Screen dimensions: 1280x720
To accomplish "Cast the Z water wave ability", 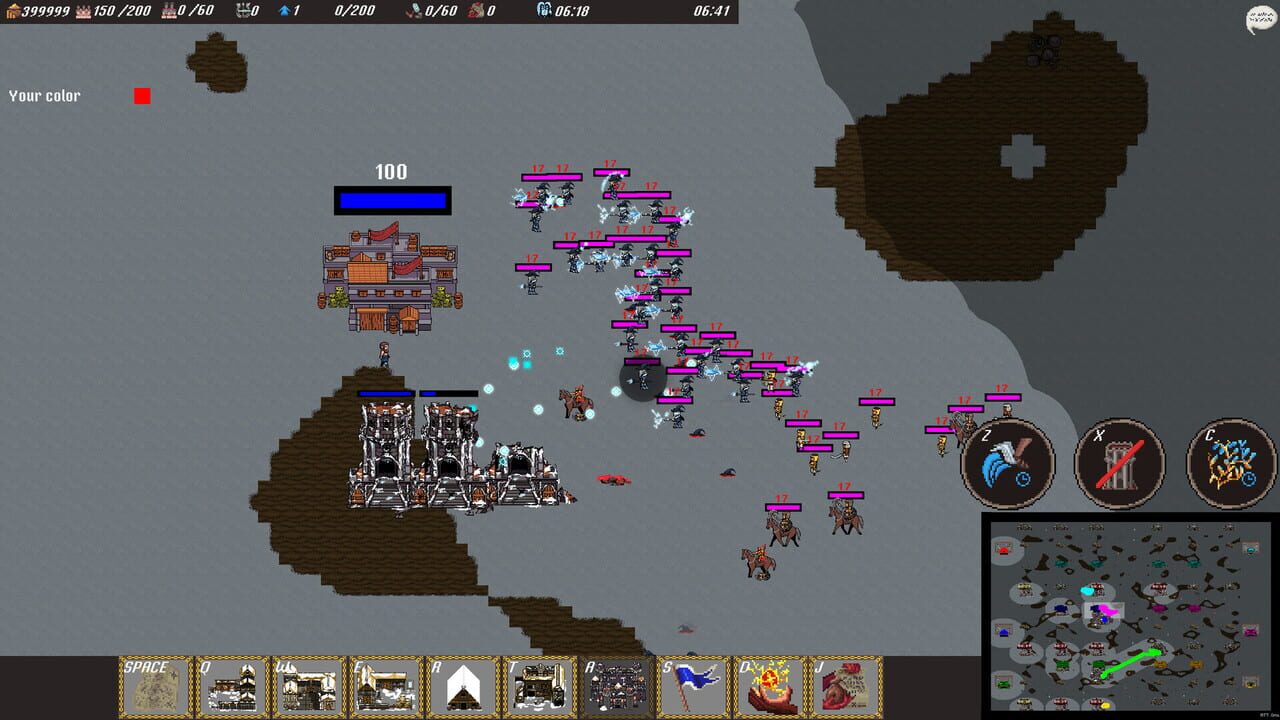I will click(1008, 462).
